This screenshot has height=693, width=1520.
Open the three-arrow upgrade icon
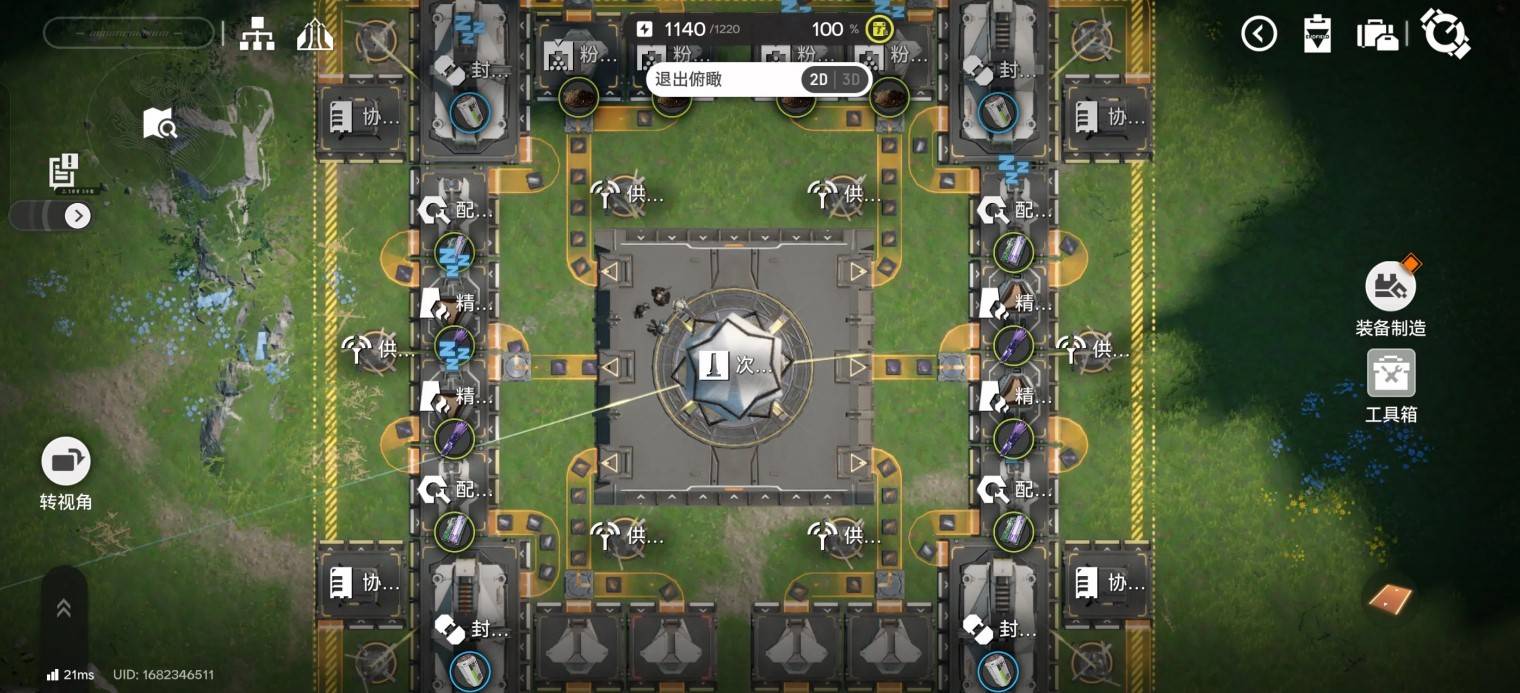314,35
